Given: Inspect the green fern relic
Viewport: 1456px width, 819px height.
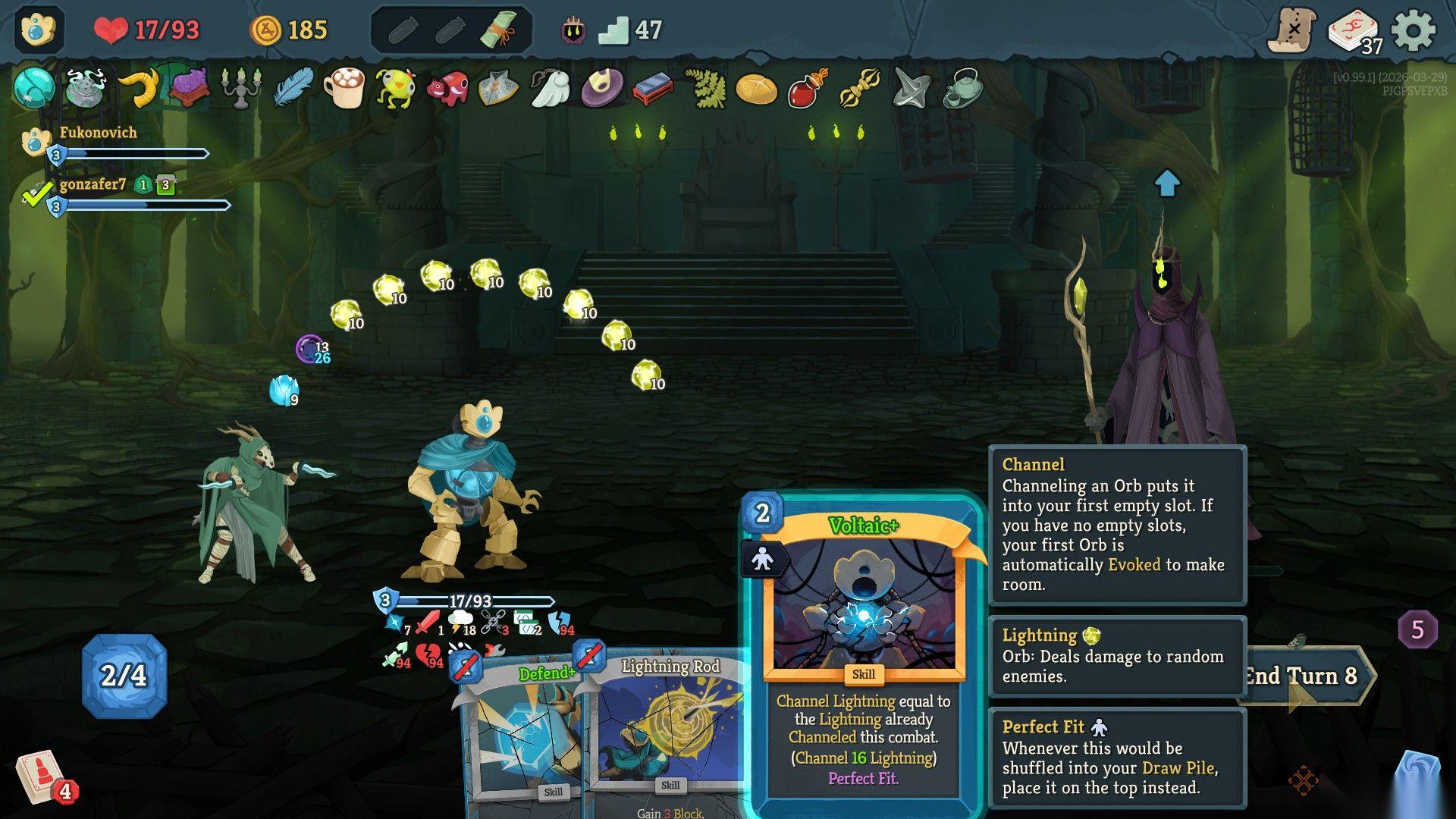Looking at the screenshot, I should 706,88.
